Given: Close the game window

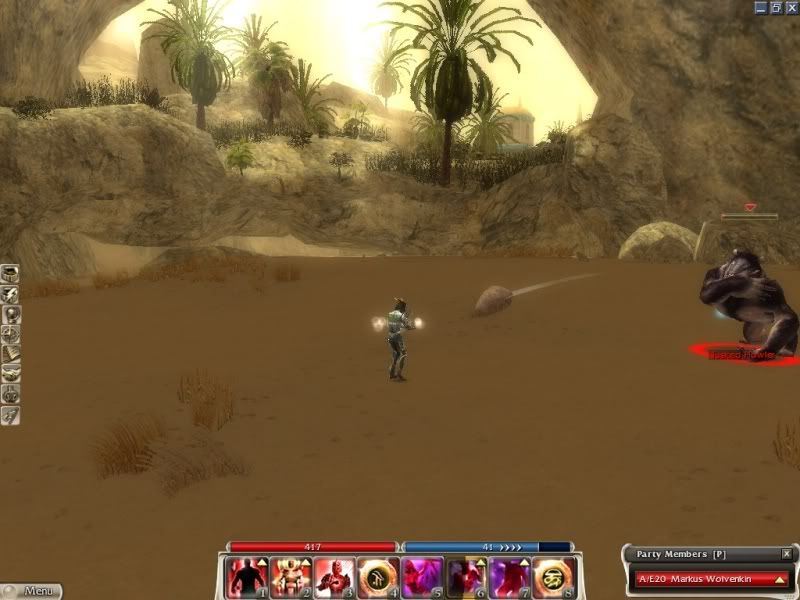Looking at the screenshot, I should [790, 7].
